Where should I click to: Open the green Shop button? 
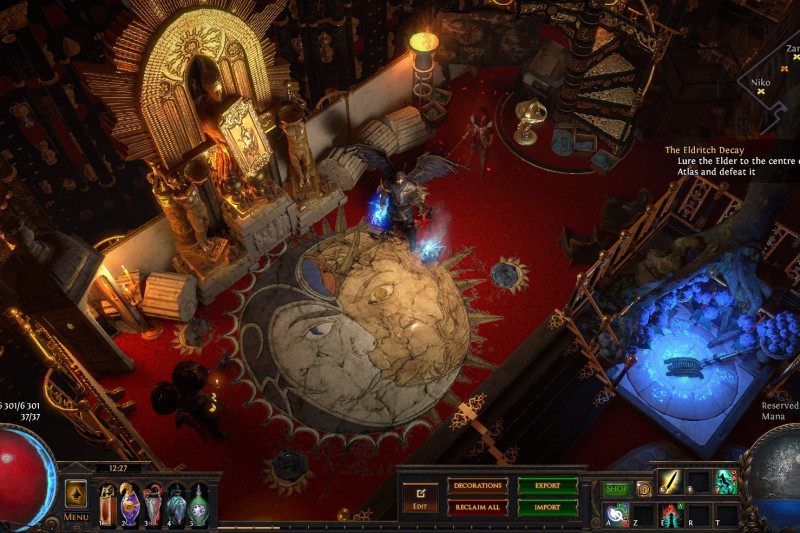point(616,489)
